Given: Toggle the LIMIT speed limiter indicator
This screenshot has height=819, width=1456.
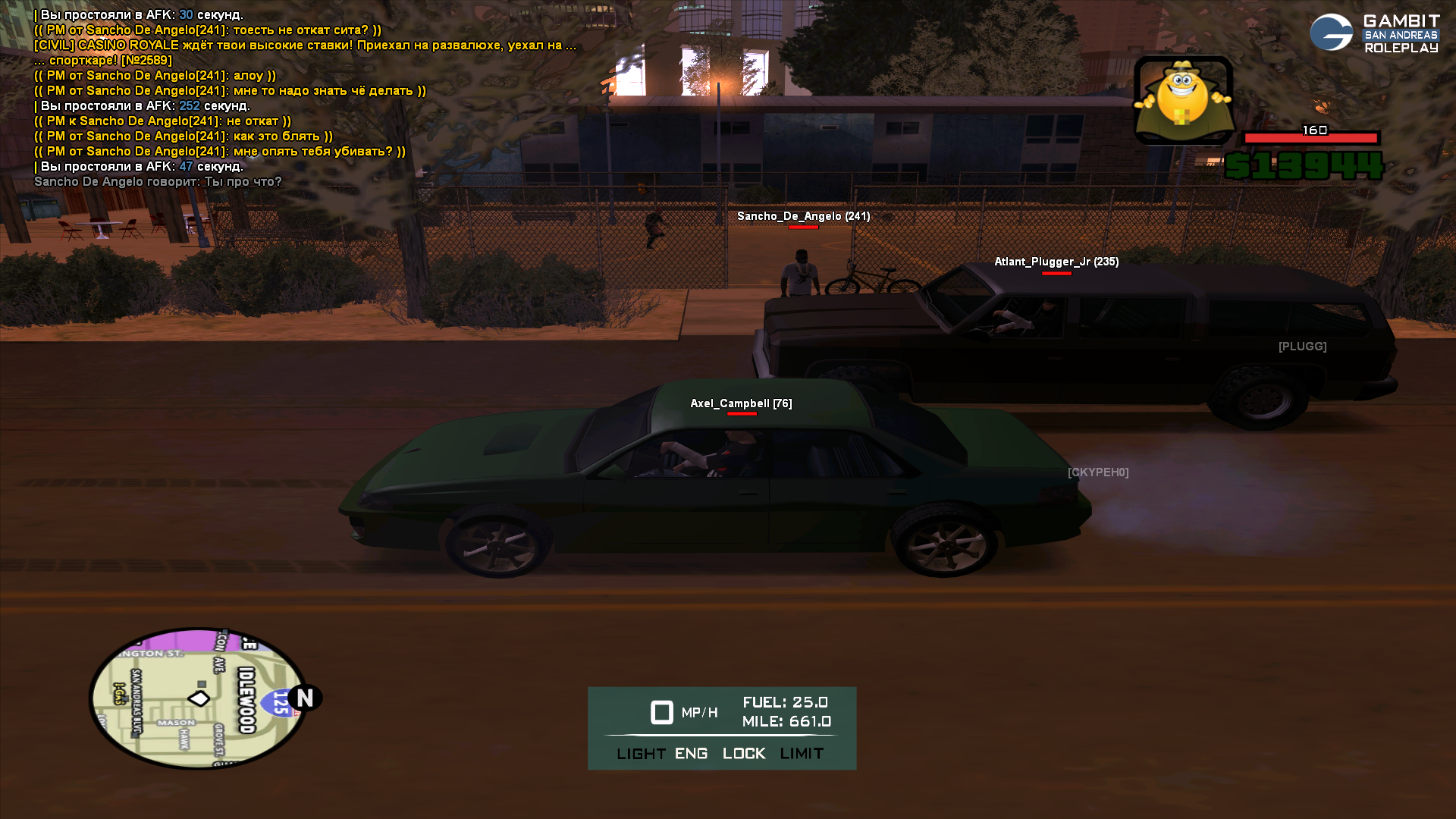Looking at the screenshot, I should [802, 754].
